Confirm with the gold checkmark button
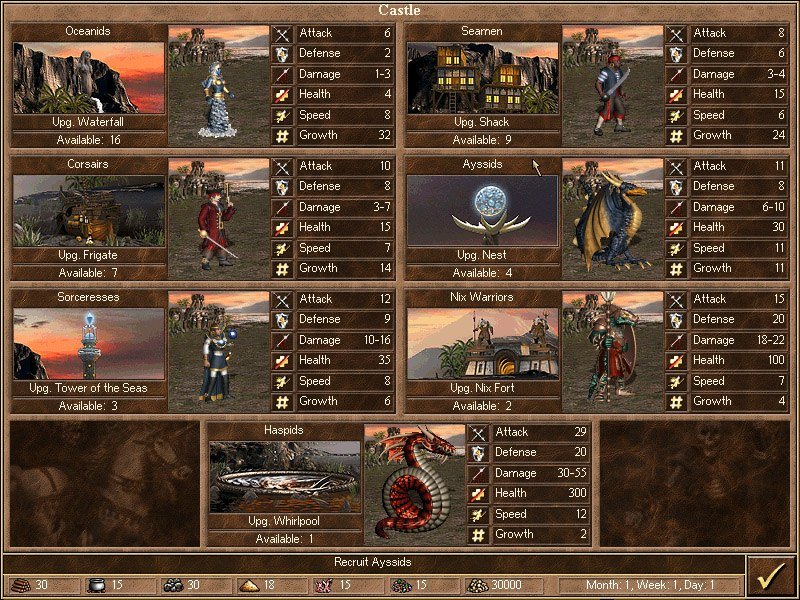The image size is (800, 600). (x=771, y=577)
